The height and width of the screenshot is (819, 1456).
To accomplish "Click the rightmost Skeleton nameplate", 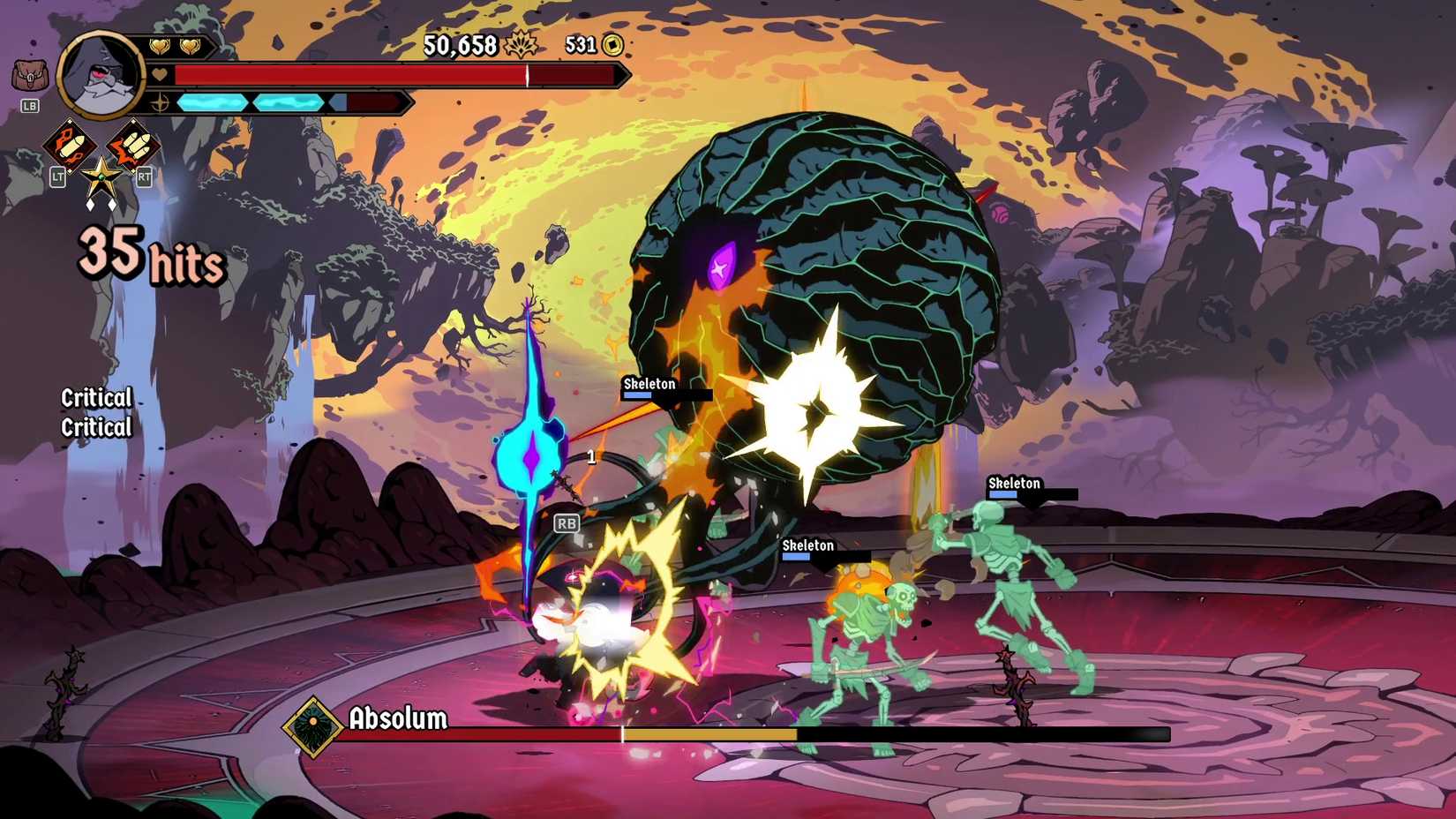I will (x=1013, y=484).
